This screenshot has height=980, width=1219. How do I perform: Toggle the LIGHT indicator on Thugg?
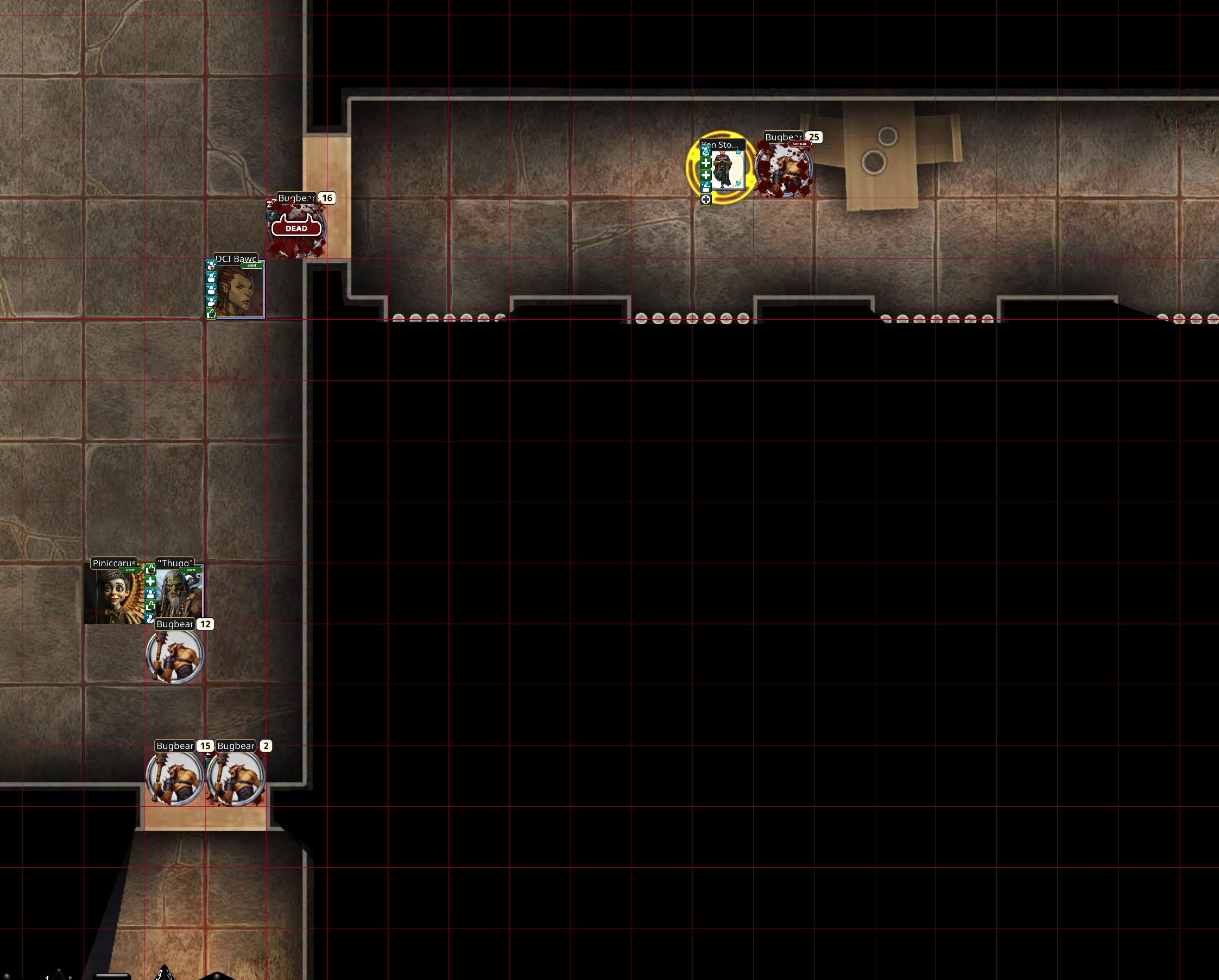coord(191,570)
